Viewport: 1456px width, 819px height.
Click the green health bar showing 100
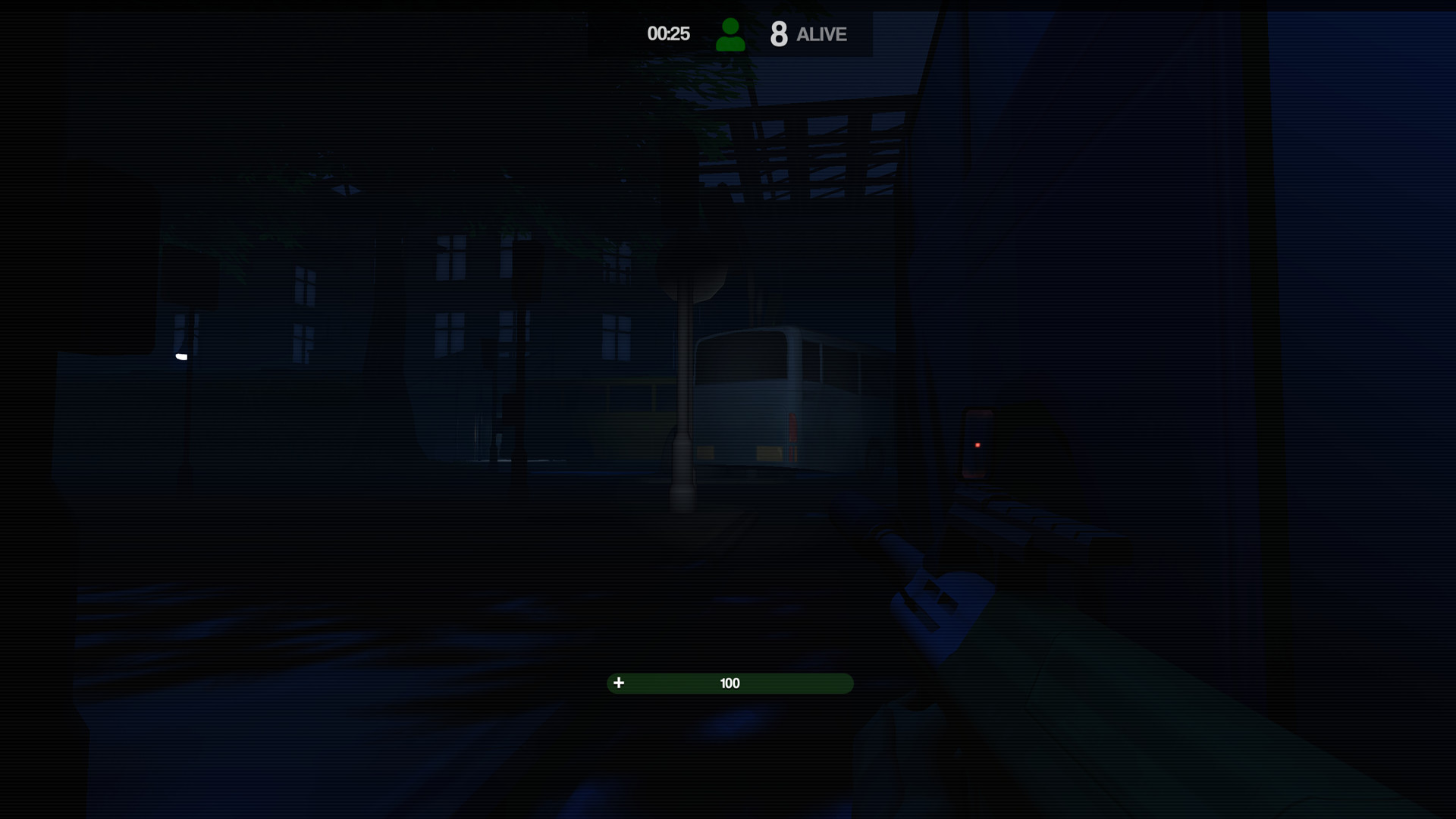coord(730,682)
